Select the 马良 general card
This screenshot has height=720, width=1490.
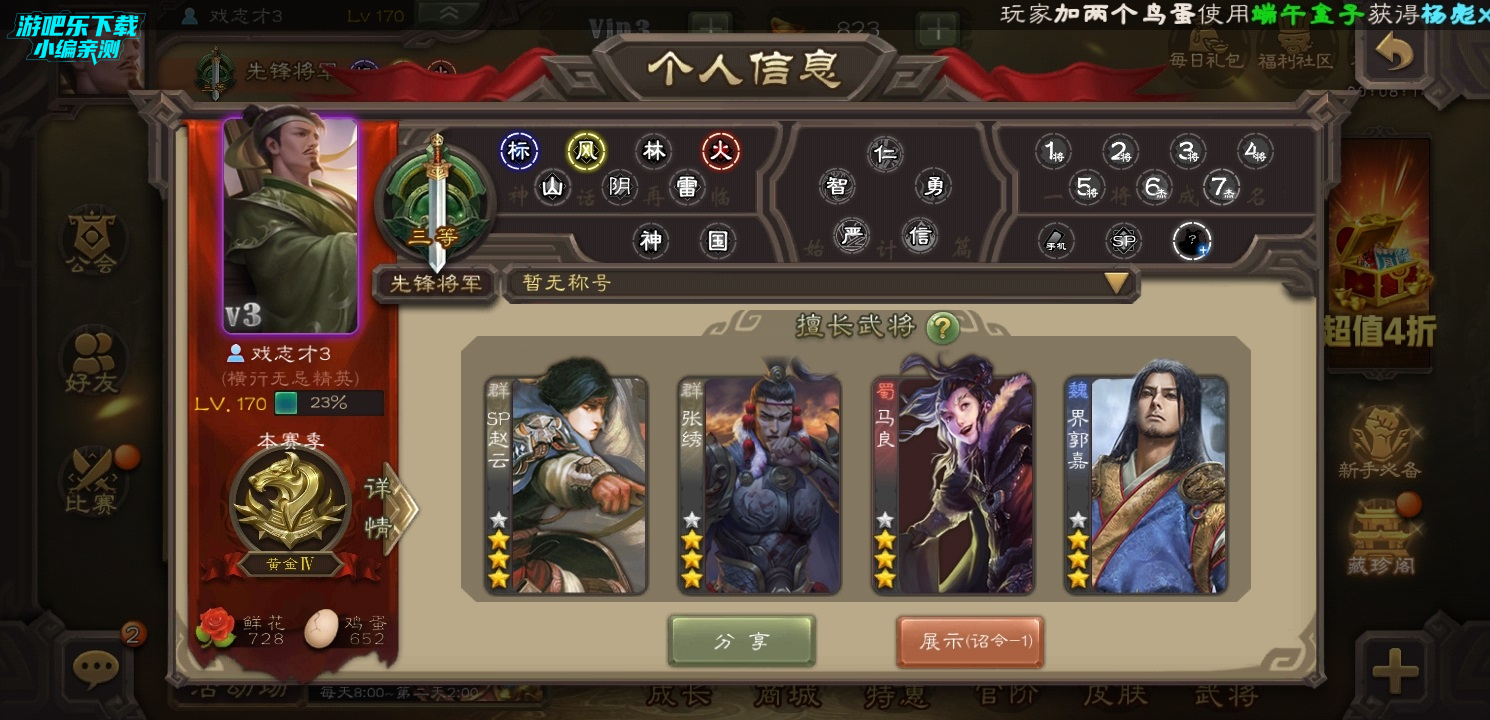[953, 485]
